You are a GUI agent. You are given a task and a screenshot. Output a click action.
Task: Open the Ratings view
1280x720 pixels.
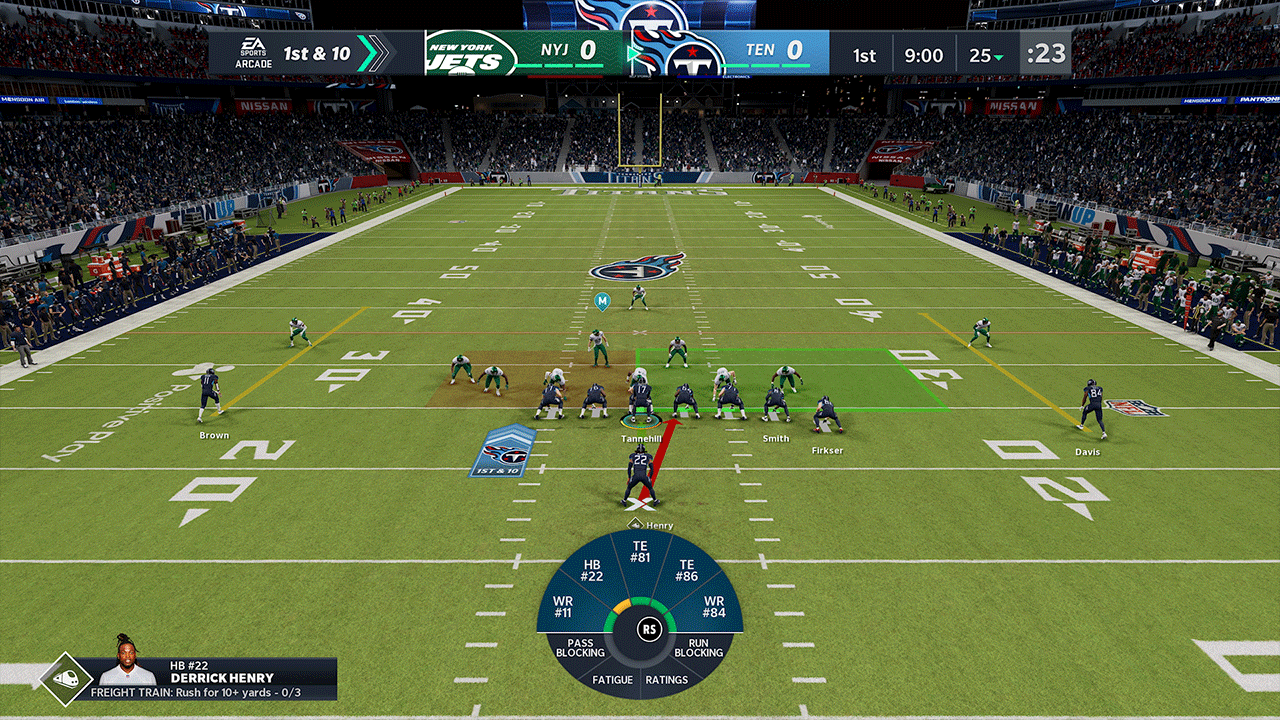670,680
